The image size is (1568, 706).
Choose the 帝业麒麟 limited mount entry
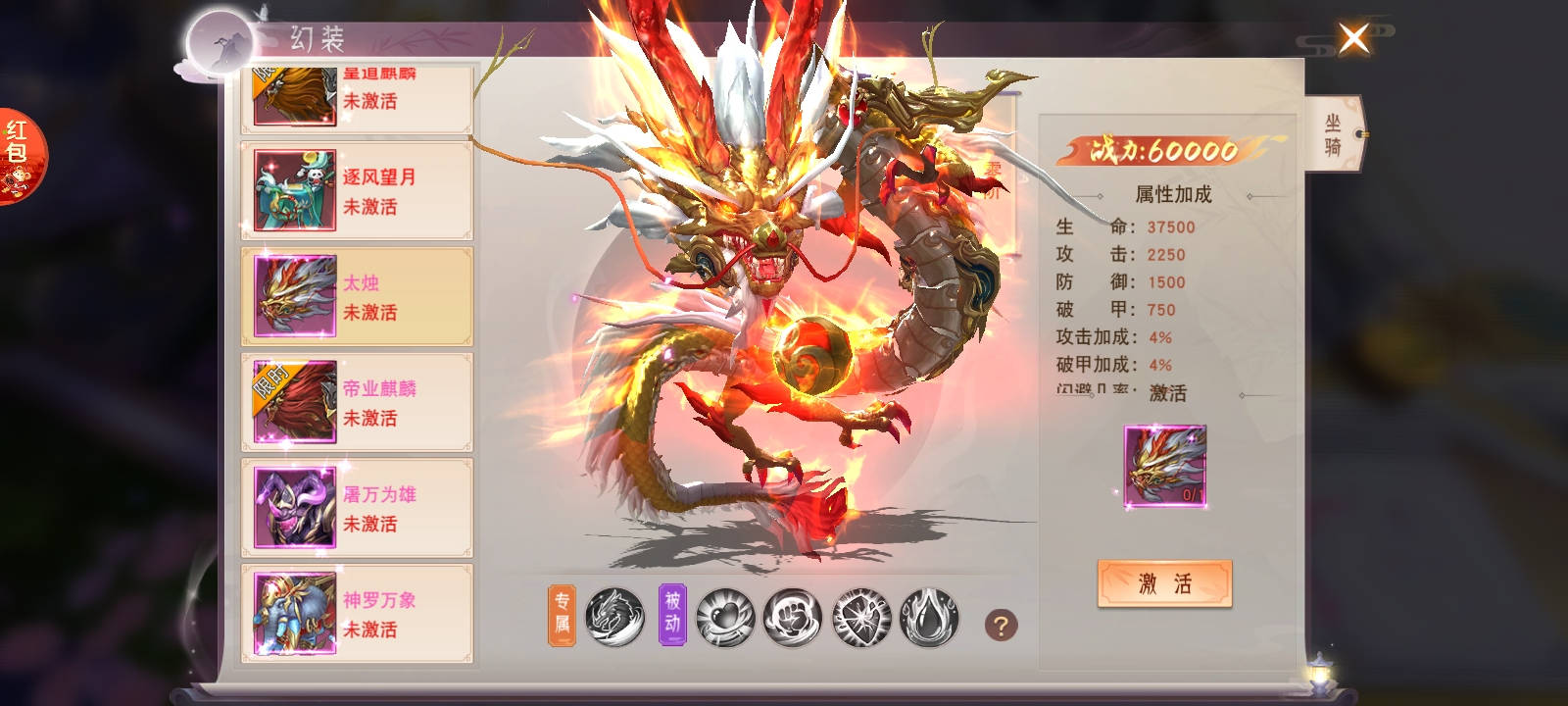coord(358,403)
